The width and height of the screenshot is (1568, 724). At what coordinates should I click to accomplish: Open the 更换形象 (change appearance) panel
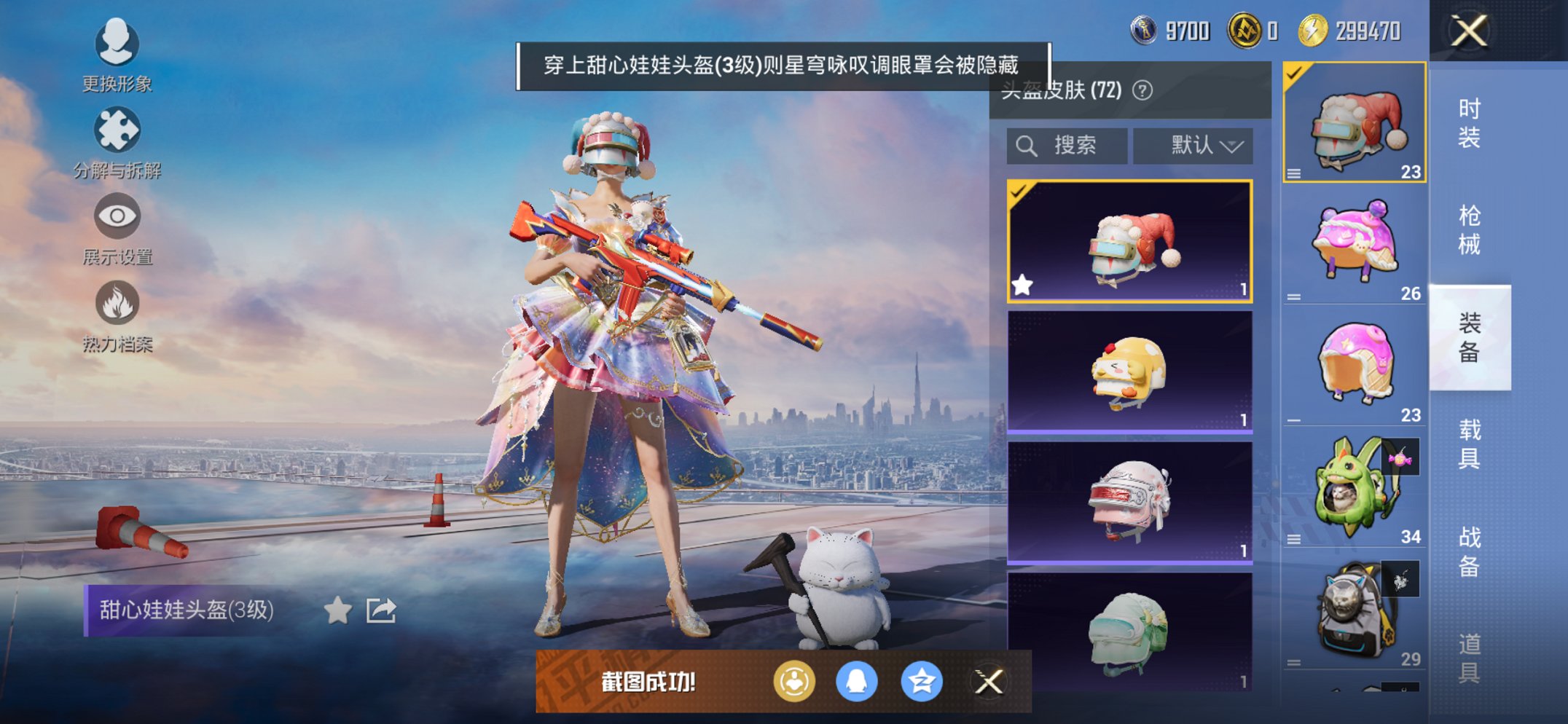(x=117, y=45)
